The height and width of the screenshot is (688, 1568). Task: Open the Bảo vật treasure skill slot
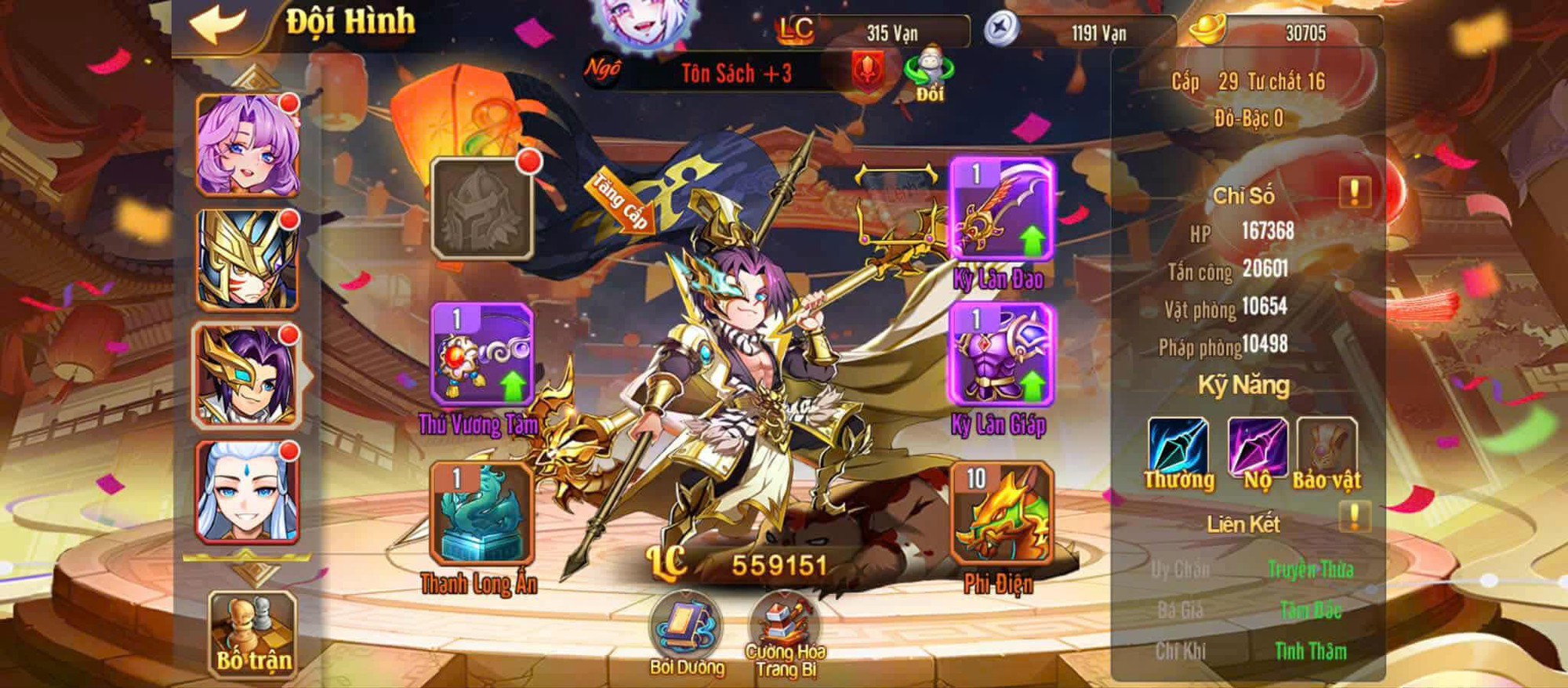pos(1327,448)
